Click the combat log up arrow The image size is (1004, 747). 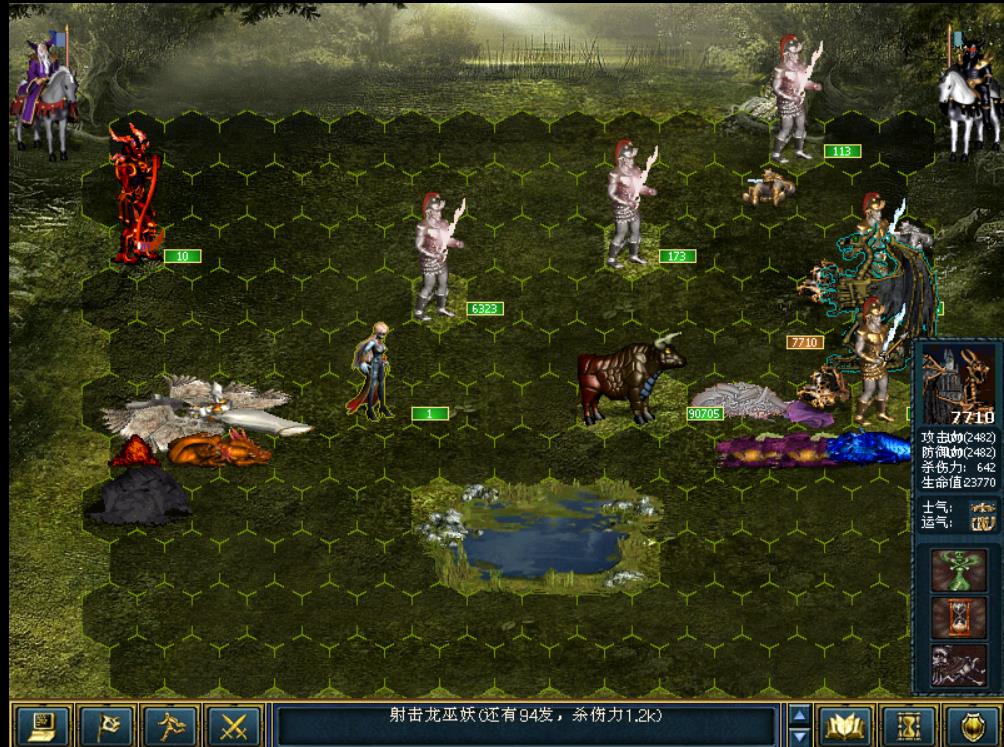coord(799,715)
